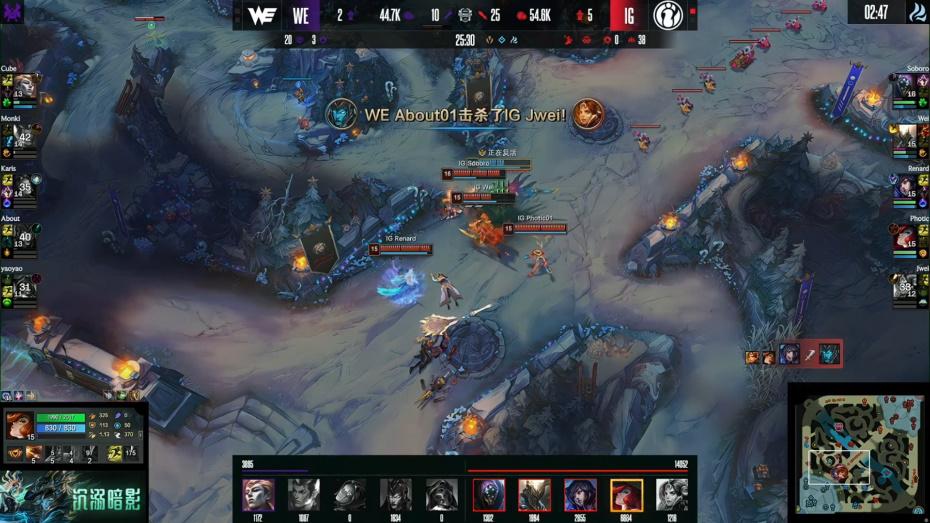
Task: Click the minimap in the corner
Action: pyautogui.click(x=857, y=452)
